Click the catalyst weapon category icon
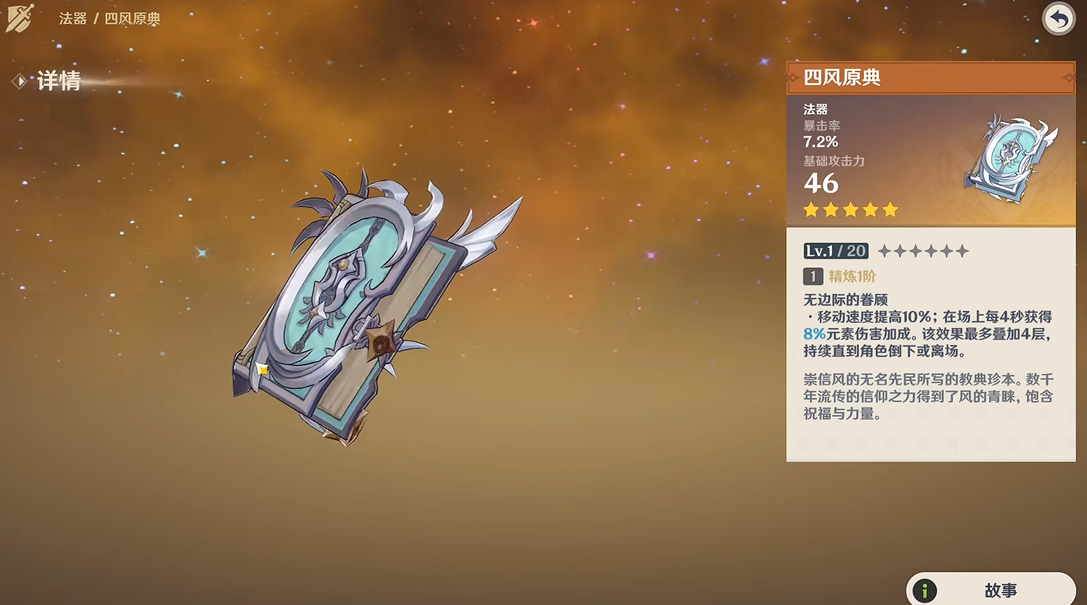1087x605 pixels. coord(20,18)
